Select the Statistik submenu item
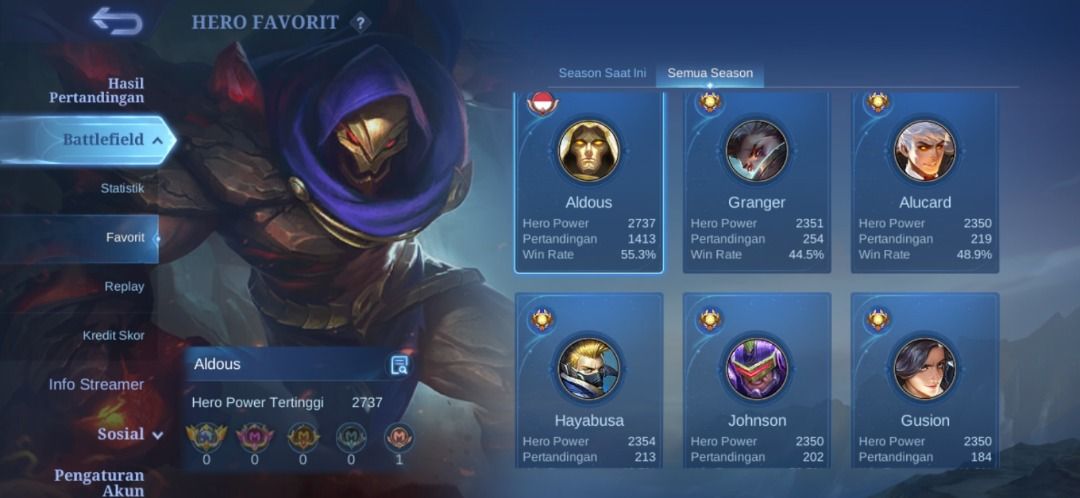Screen dimensions: 1080x498 point(122,188)
